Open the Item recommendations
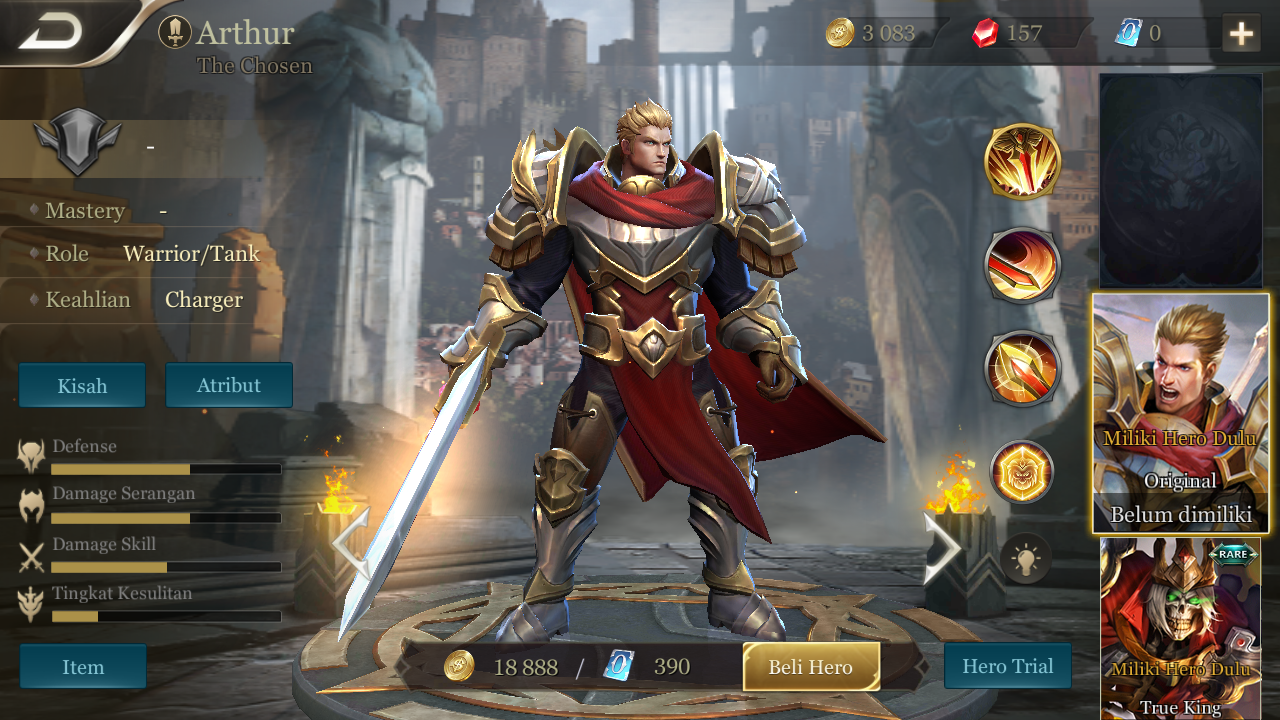 pyautogui.click(x=83, y=667)
